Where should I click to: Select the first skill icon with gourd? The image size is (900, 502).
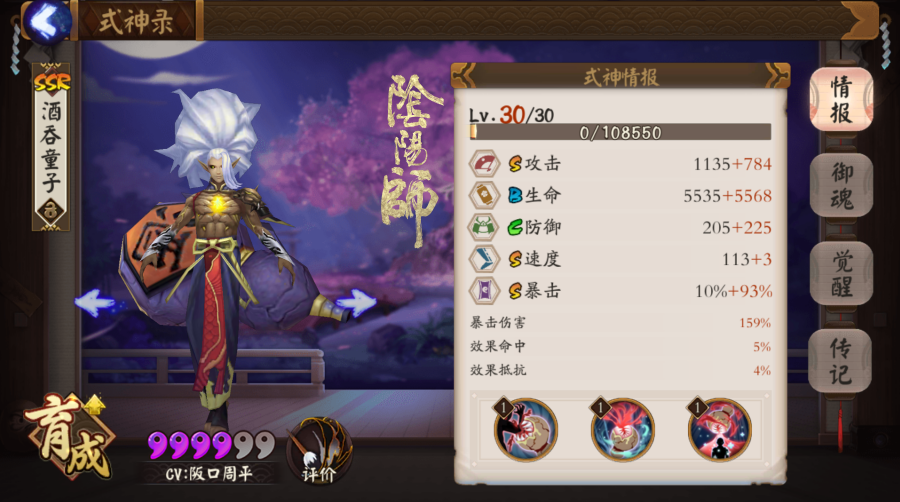click(526, 429)
